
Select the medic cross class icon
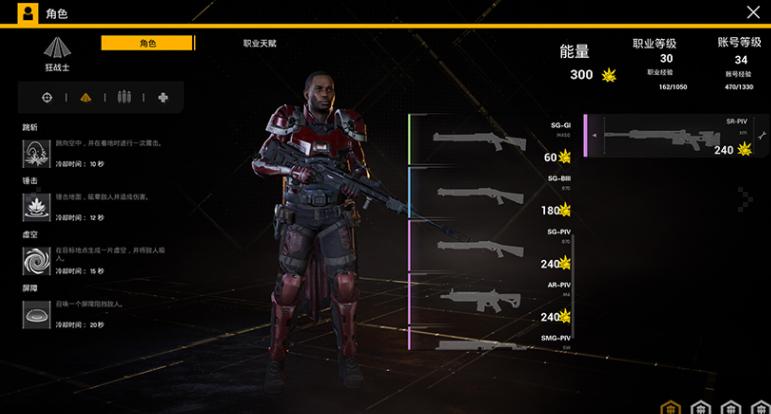(163, 97)
